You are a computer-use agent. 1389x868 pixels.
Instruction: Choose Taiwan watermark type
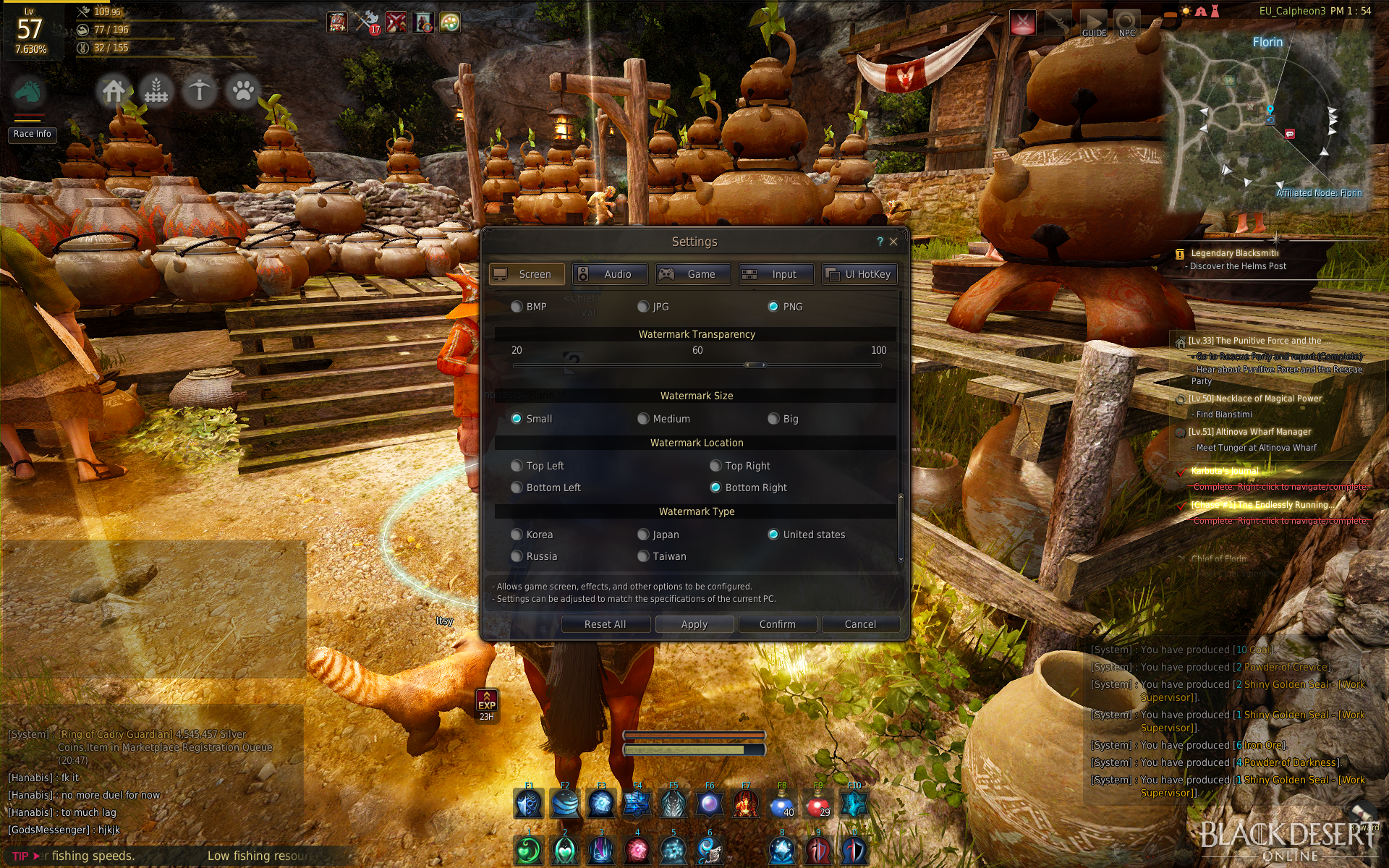pyautogui.click(x=643, y=556)
